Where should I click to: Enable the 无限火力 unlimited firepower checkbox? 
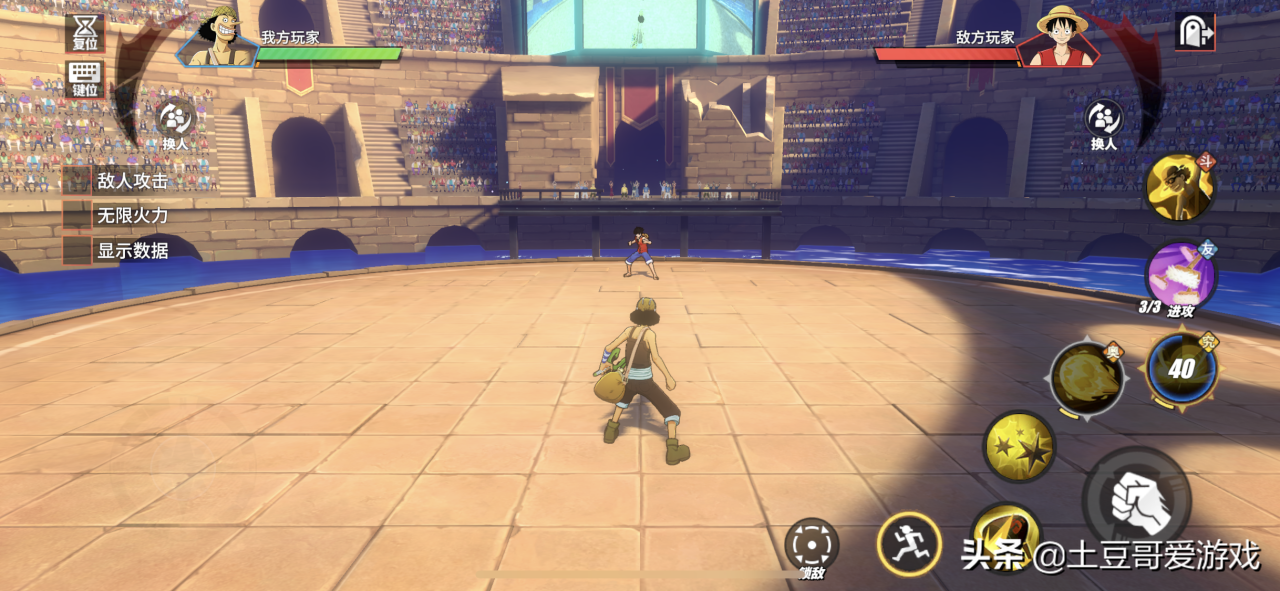pyautogui.click(x=78, y=215)
